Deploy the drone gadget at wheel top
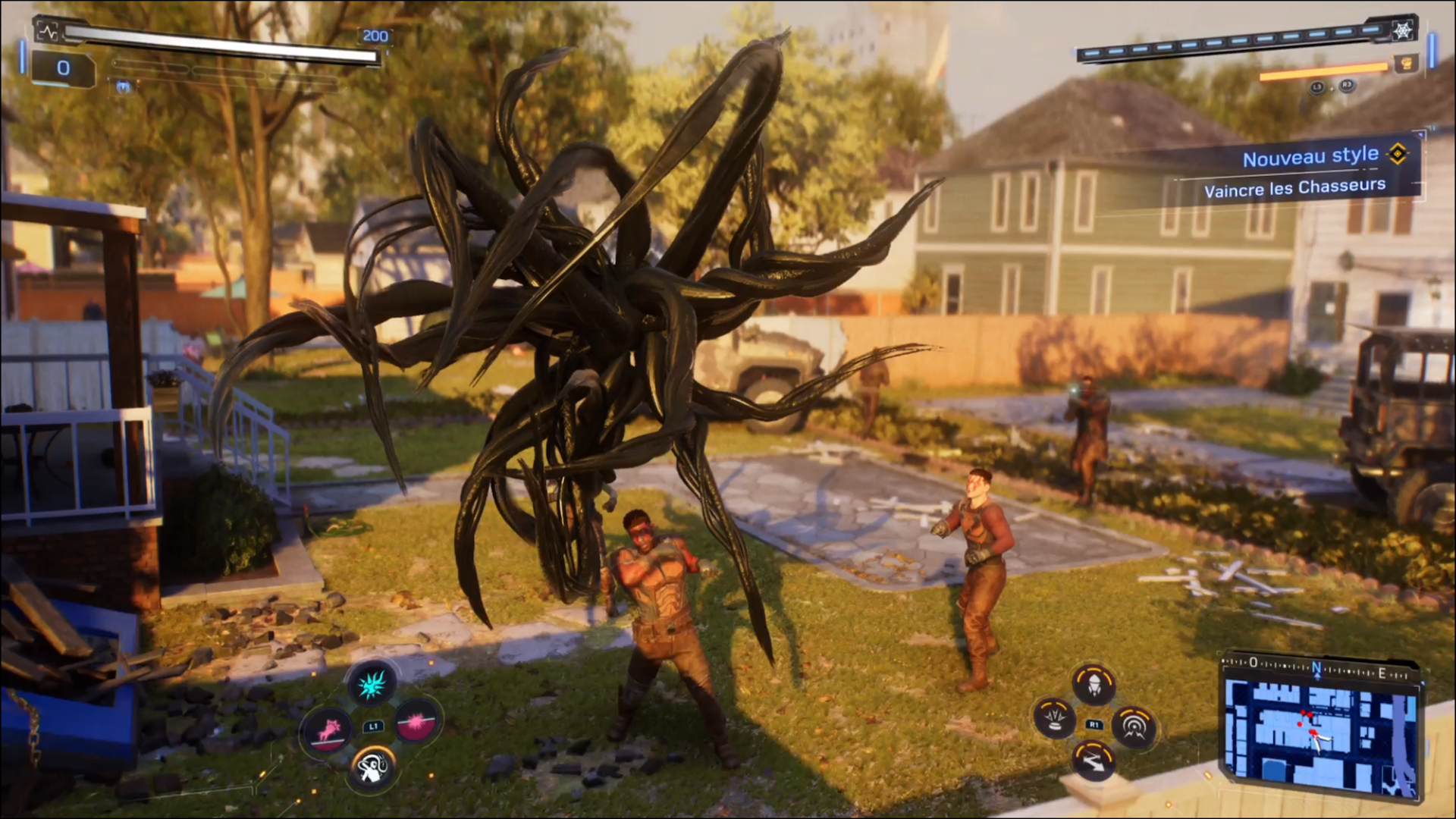This screenshot has width=1456, height=819. 1093,683
